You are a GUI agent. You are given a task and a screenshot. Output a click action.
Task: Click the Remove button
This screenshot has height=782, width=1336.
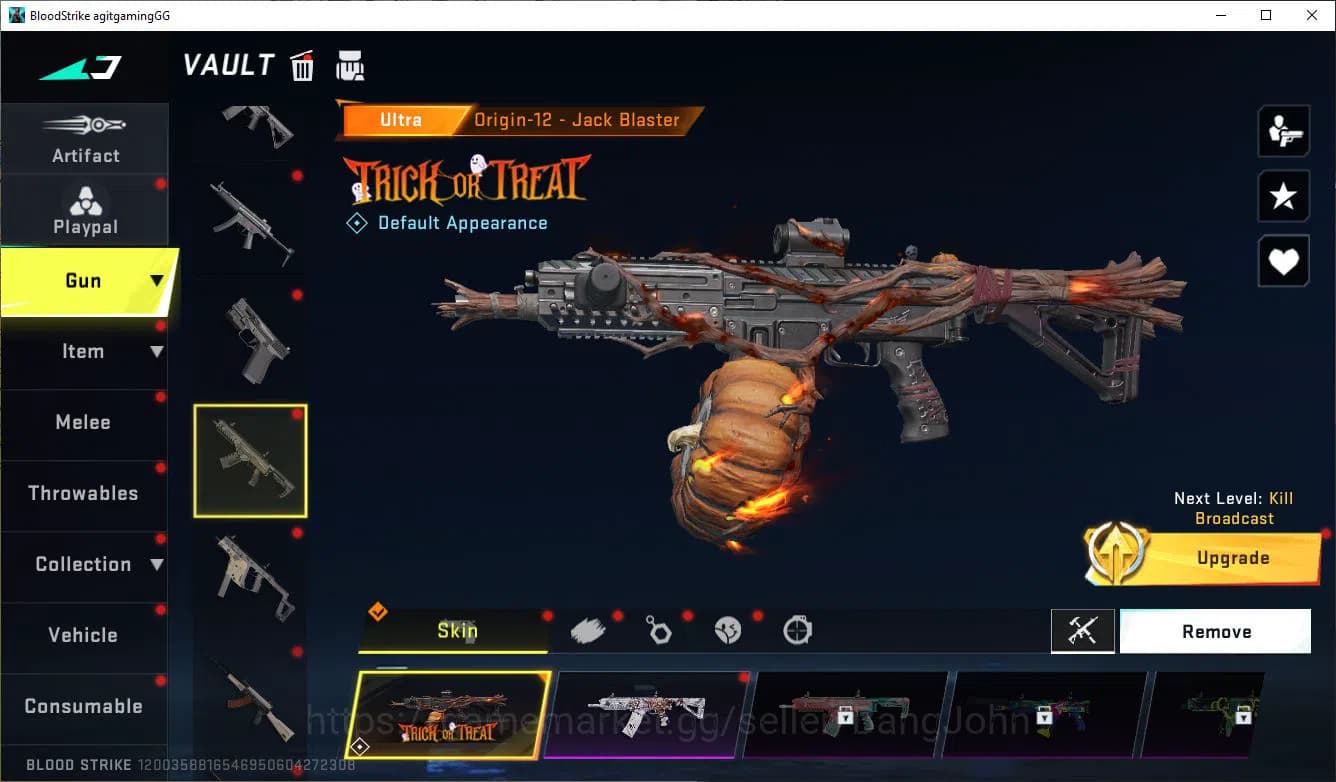pyautogui.click(x=1215, y=631)
